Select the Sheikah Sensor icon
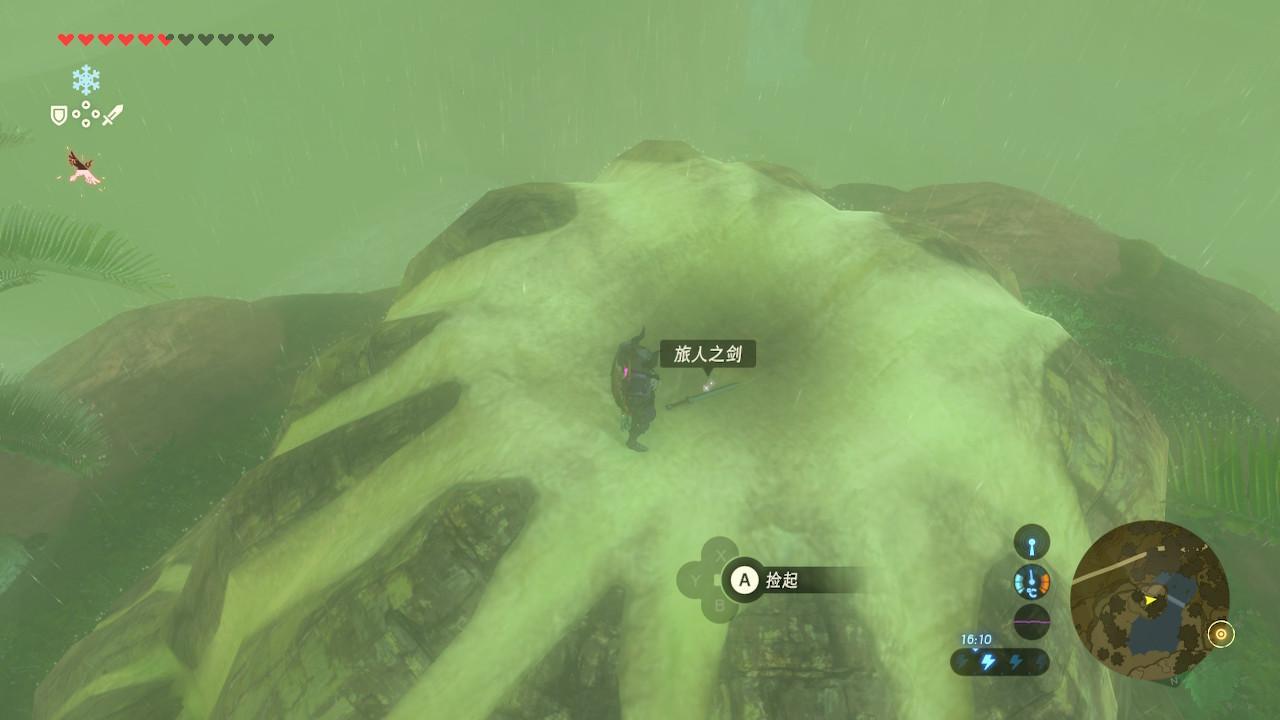The width and height of the screenshot is (1280, 720). tap(1032, 542)
